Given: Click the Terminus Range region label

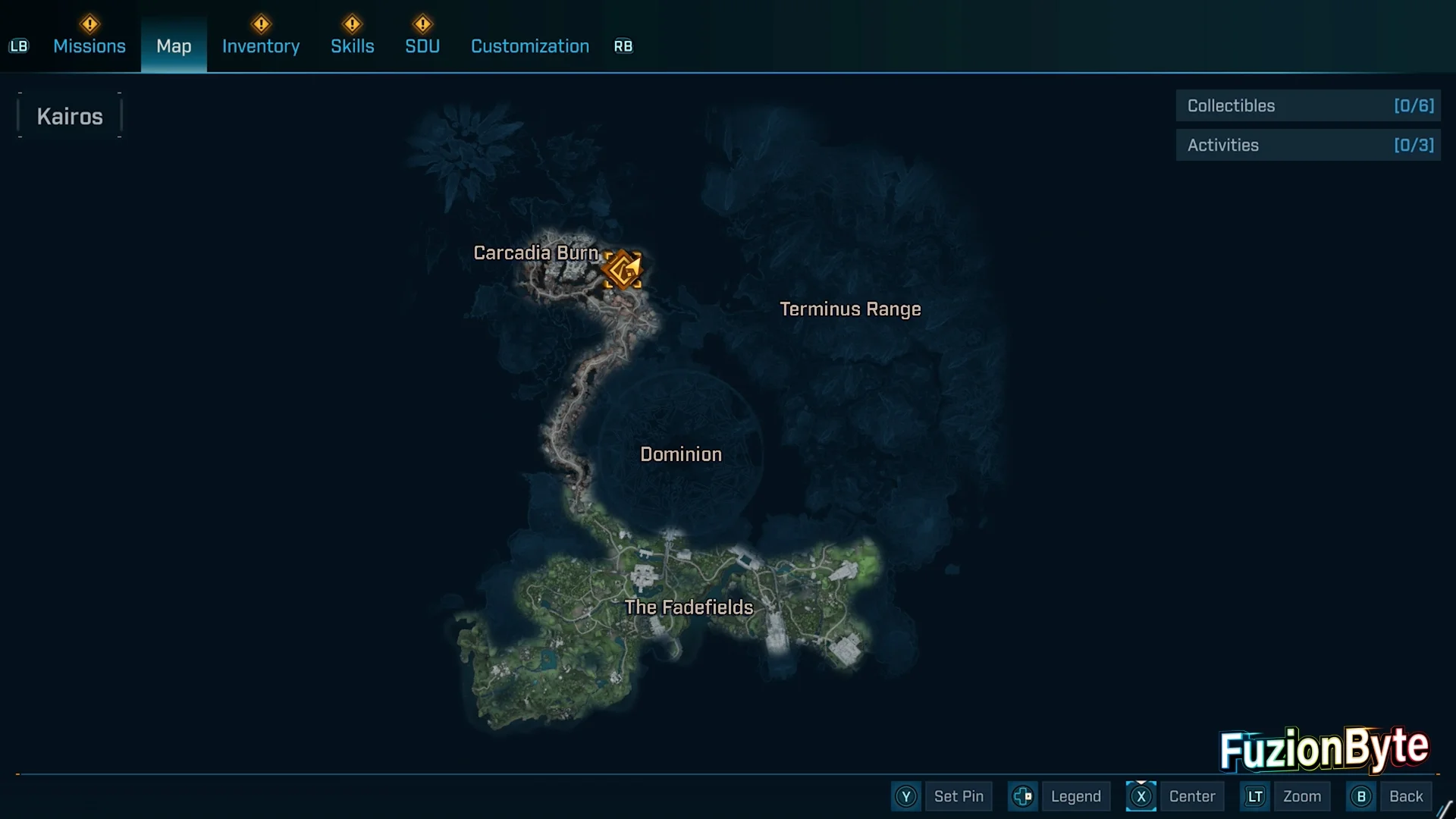Looking at the screenshot, I should [x=850, y=309].
